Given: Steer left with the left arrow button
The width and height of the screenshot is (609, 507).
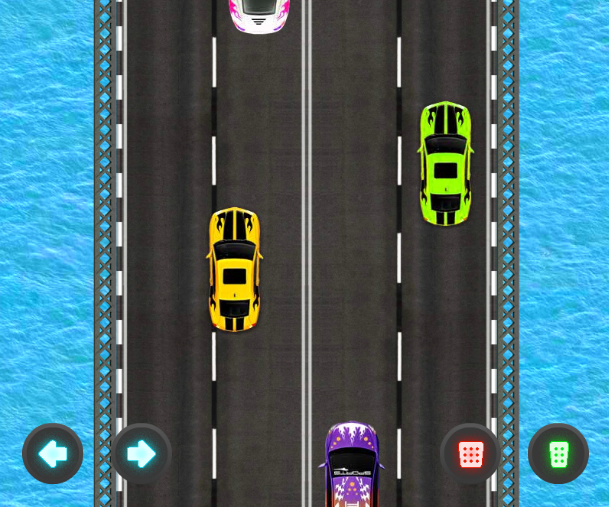Looking at the screenshot, I should click(x=53, y=454).
